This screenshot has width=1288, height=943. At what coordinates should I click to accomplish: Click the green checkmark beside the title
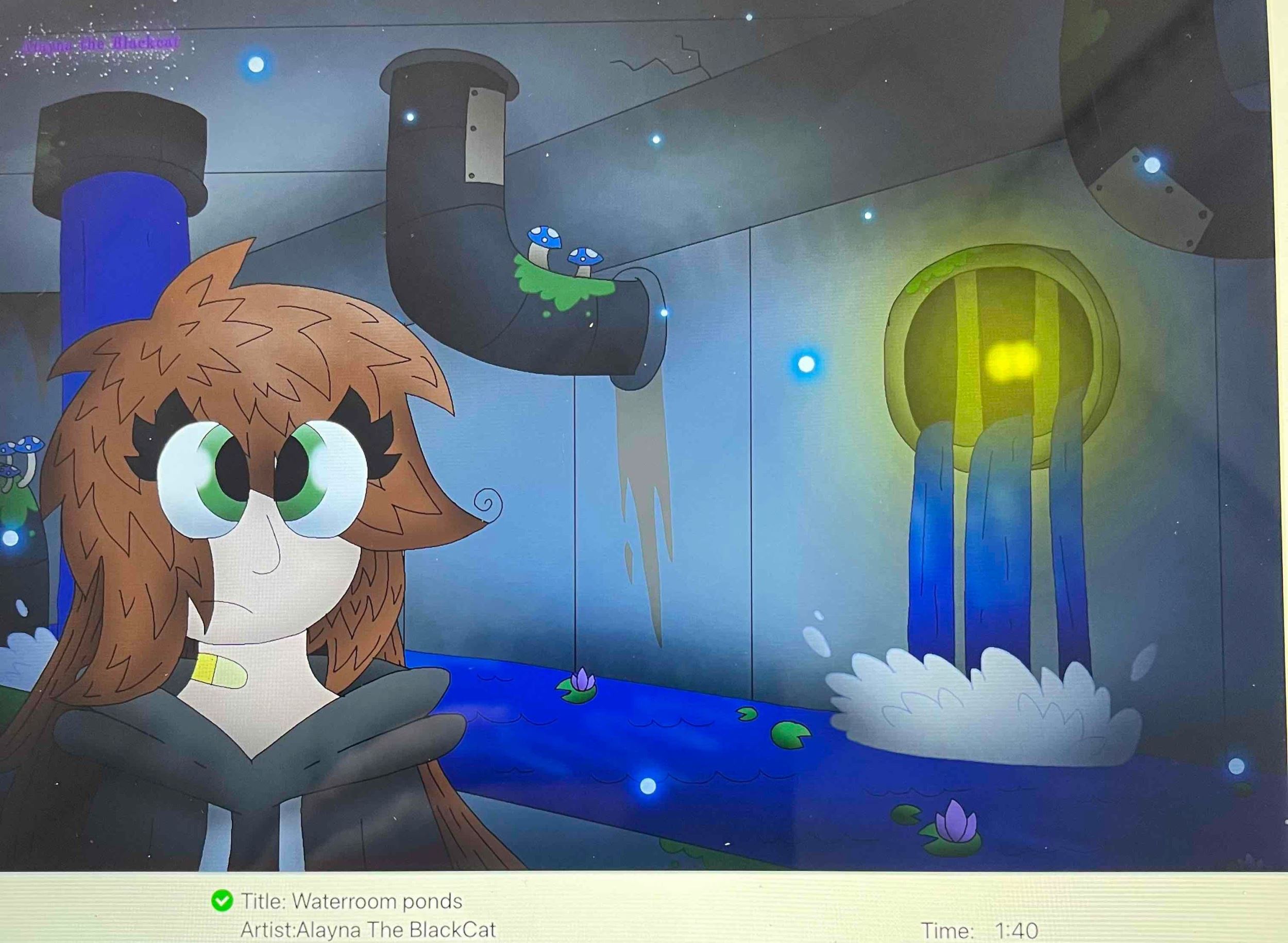[222, 901]
